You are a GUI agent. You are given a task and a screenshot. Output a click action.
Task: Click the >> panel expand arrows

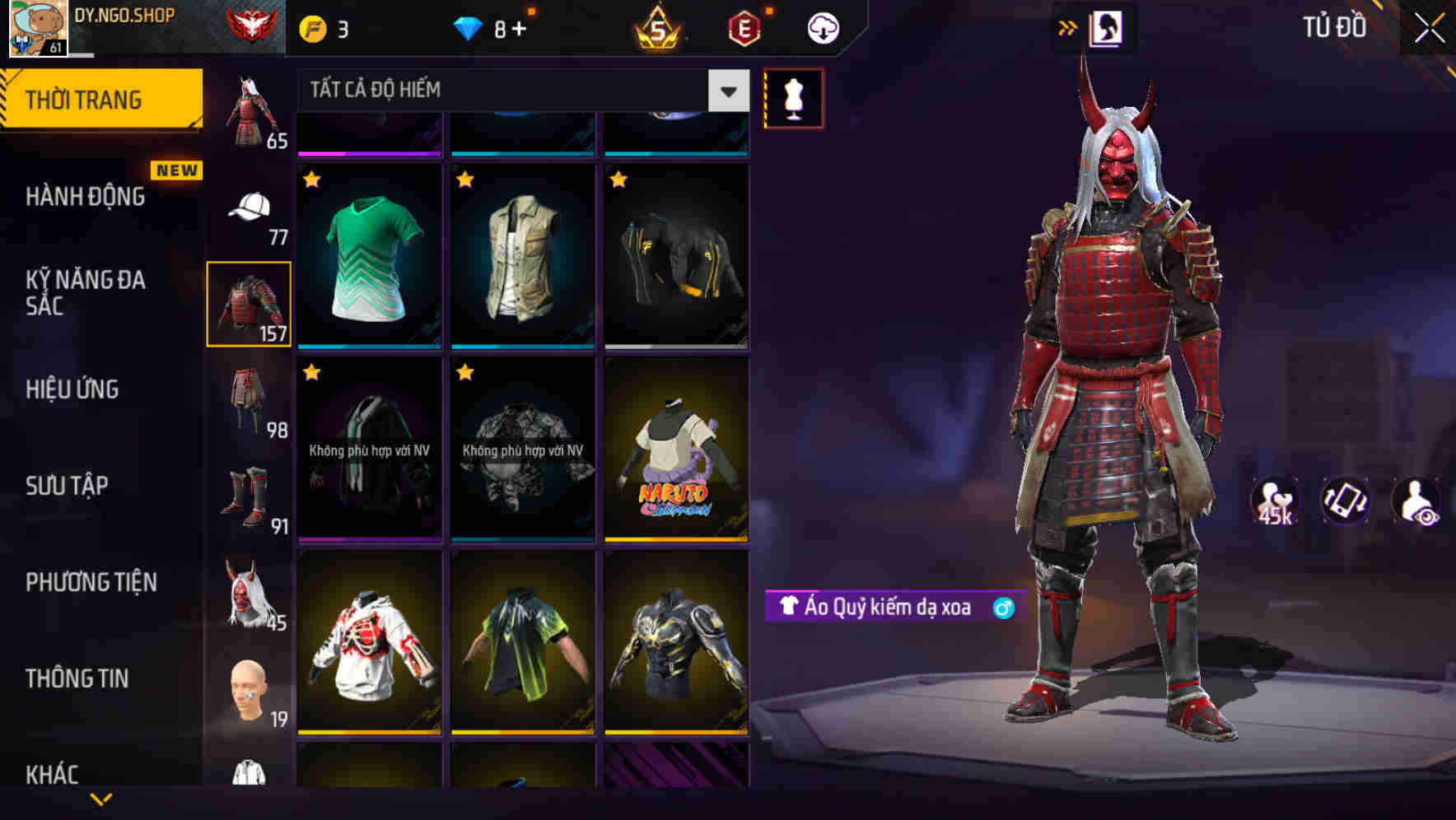1068,27
